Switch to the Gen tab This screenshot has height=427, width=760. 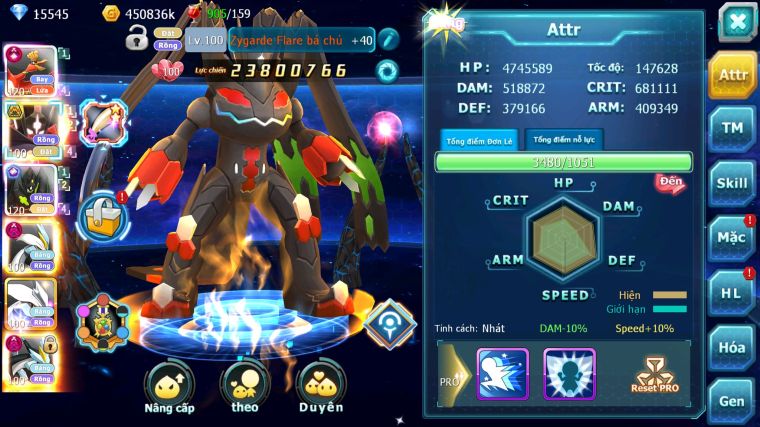(733, 400)
